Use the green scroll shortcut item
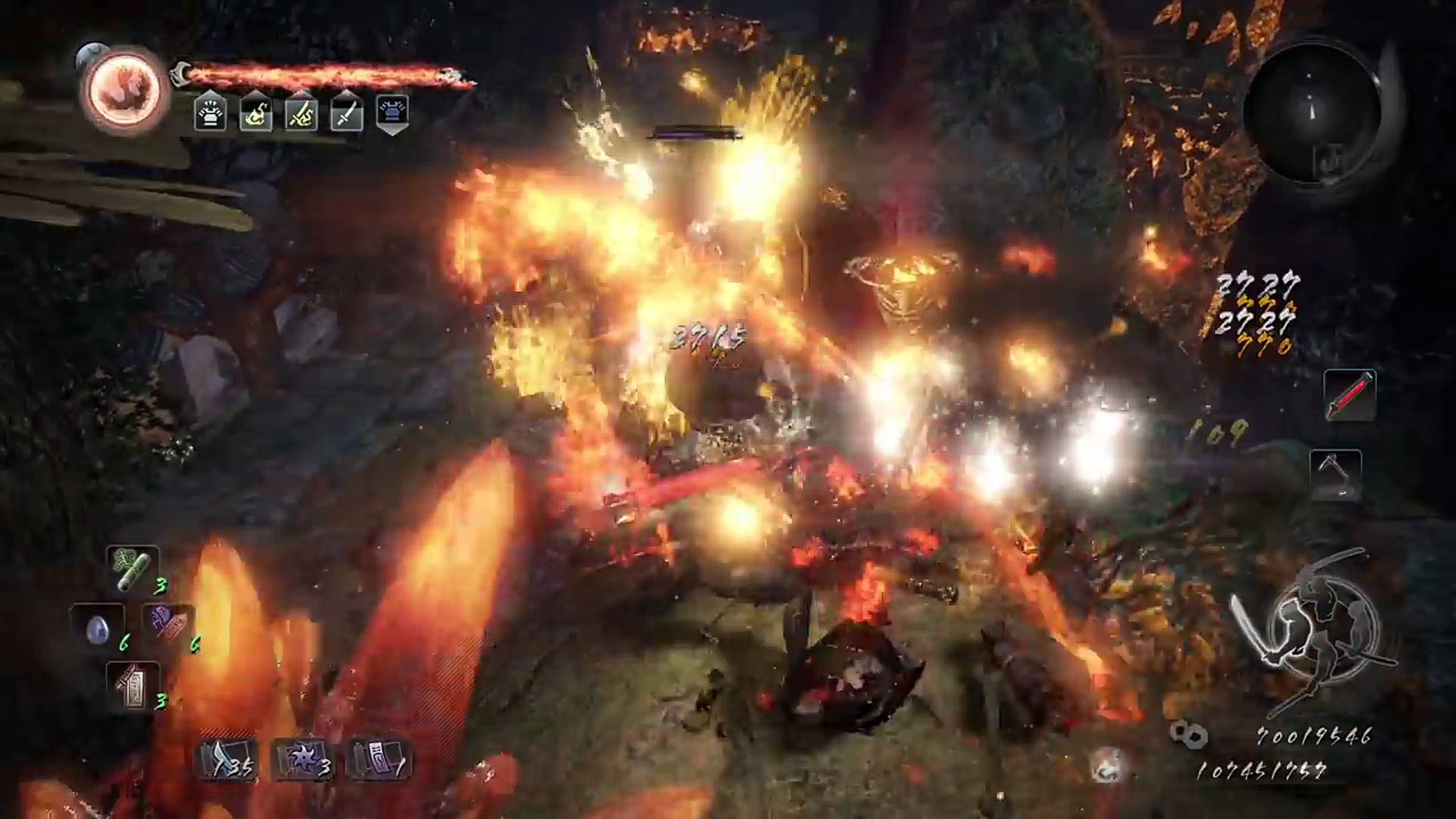This screenshot has height=819, width=1456. coord(133,570)
